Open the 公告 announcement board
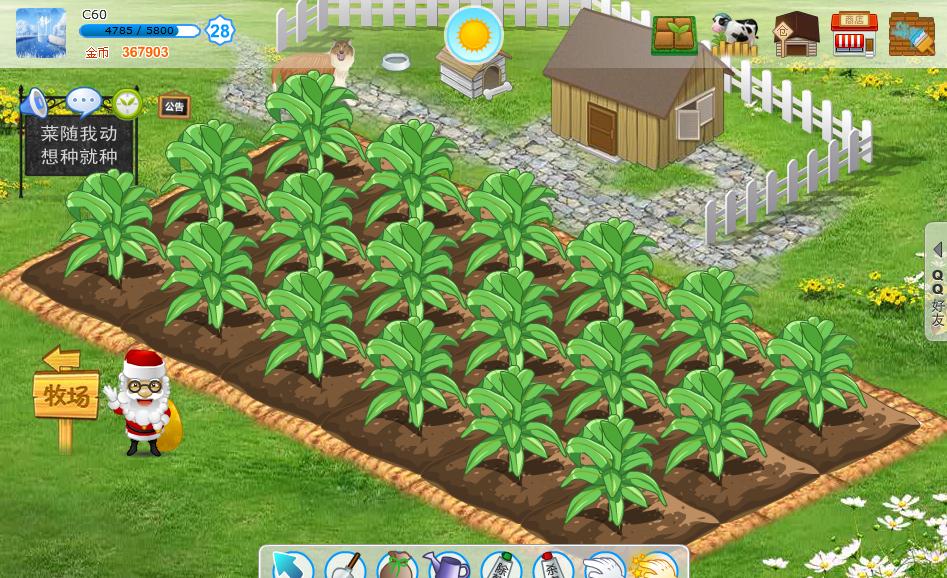Image resolution: width=947 pixels, height=578 pixels. (174, 106)
